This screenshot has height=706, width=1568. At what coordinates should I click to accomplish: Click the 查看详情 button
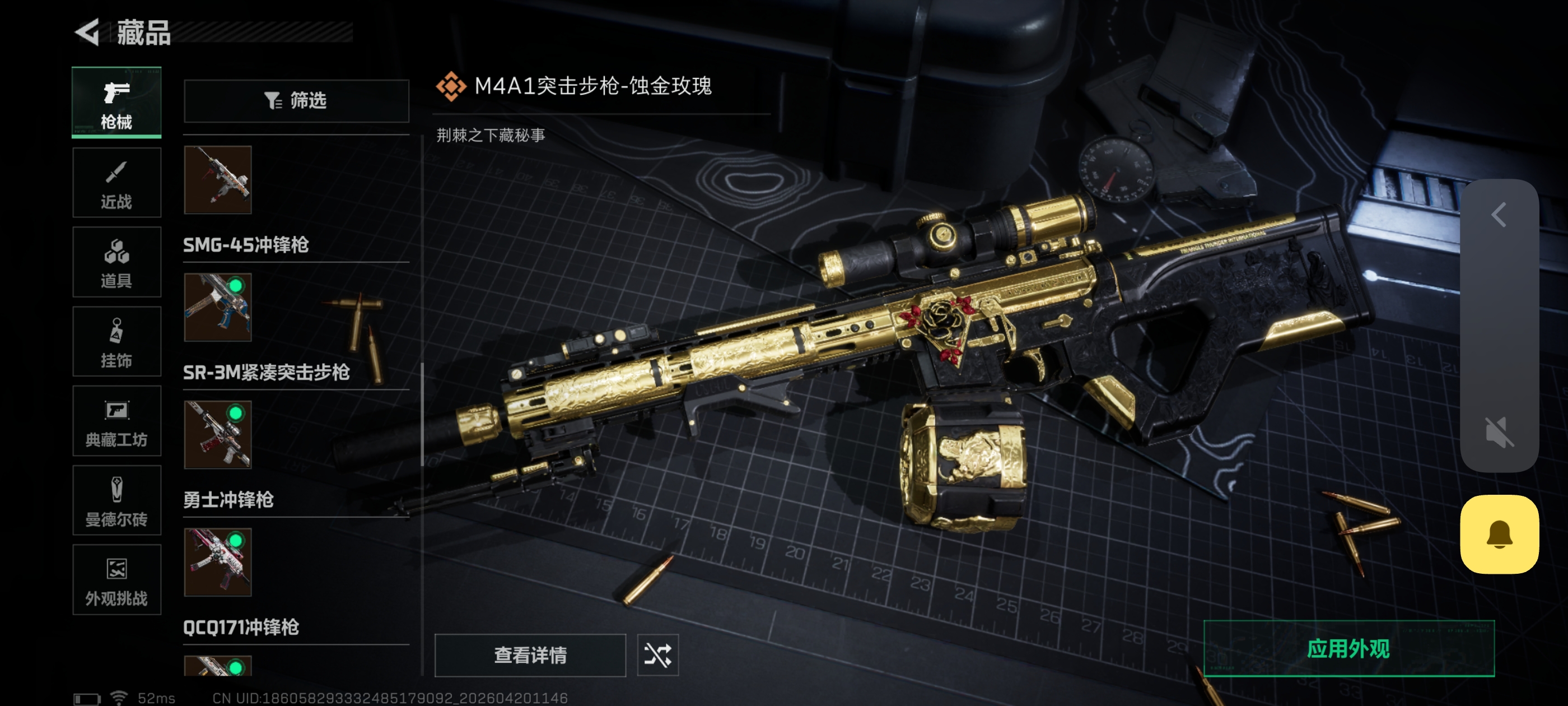530,655
